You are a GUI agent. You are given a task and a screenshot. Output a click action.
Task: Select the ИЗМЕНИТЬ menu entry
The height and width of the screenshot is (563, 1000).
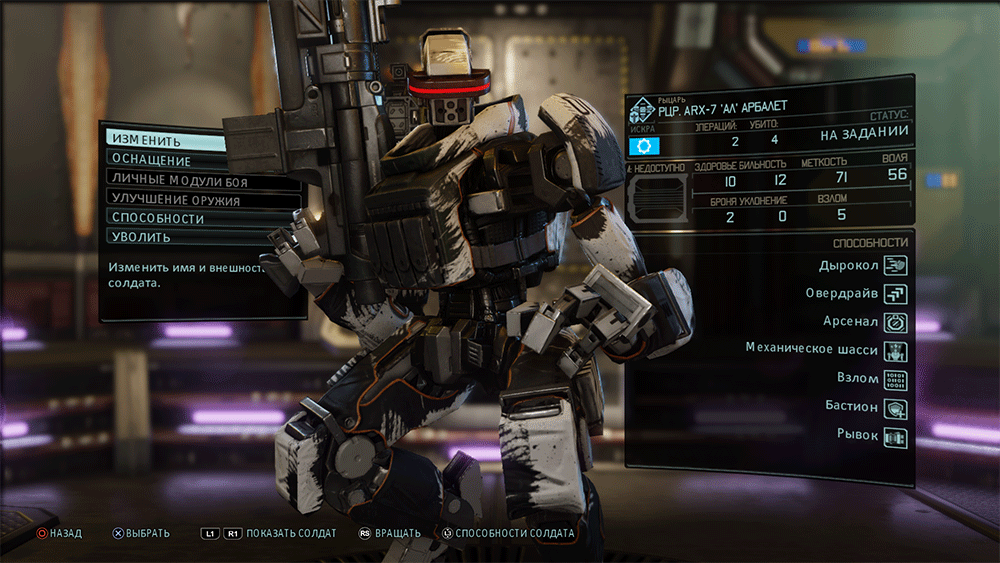tap(165, 141)
